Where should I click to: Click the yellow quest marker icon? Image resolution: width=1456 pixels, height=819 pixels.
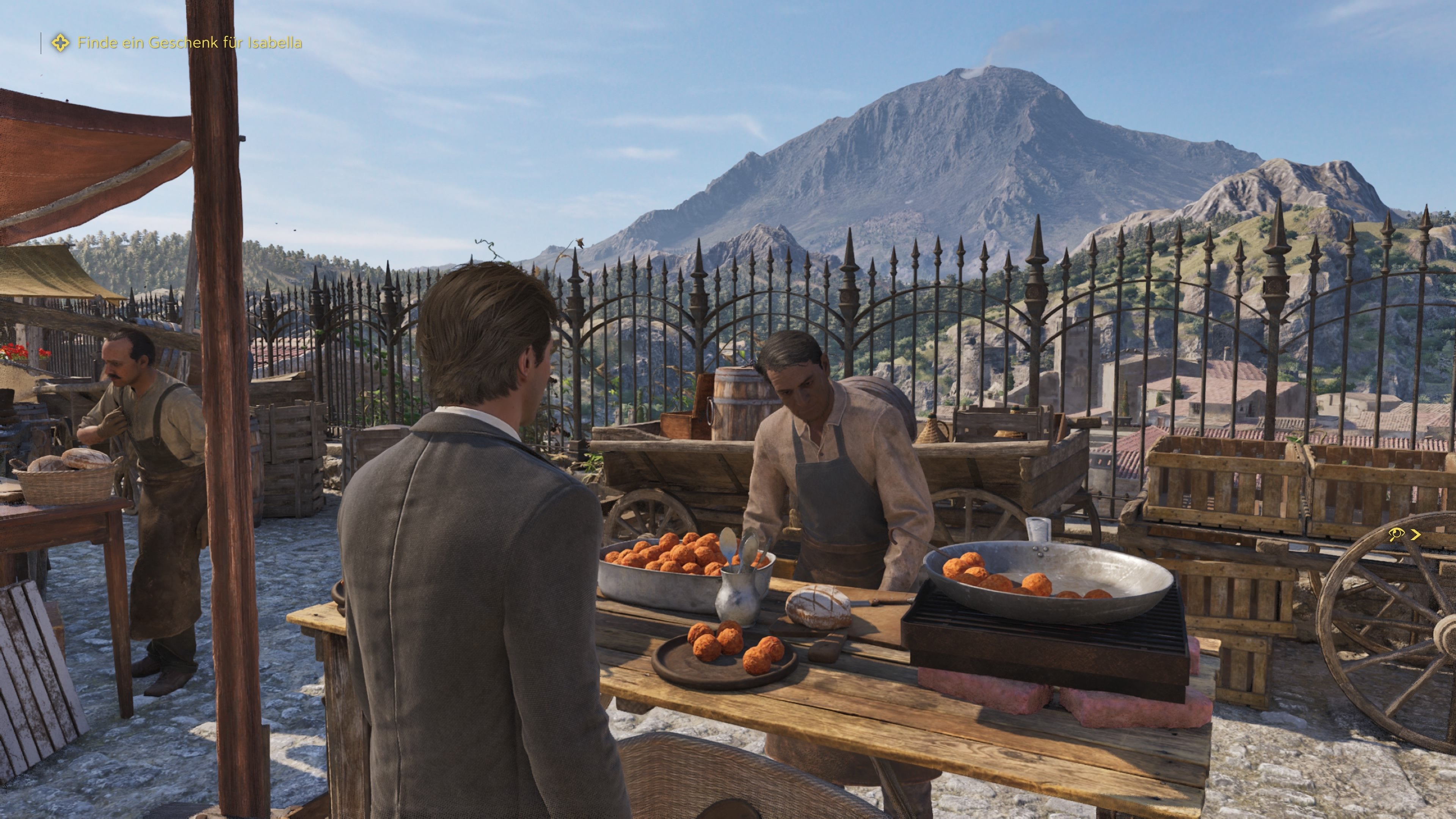(x=60, y=43)
